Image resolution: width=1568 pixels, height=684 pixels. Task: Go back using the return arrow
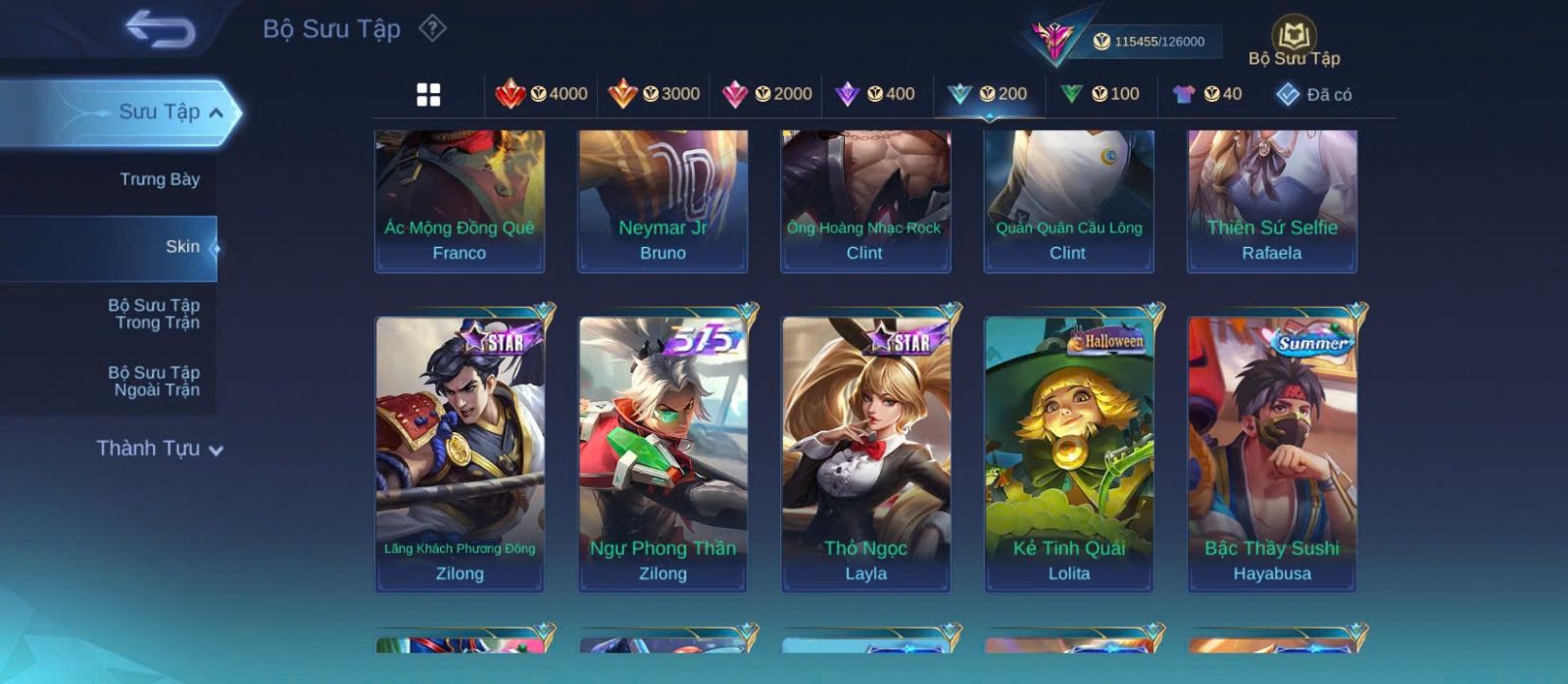(160, 29)
